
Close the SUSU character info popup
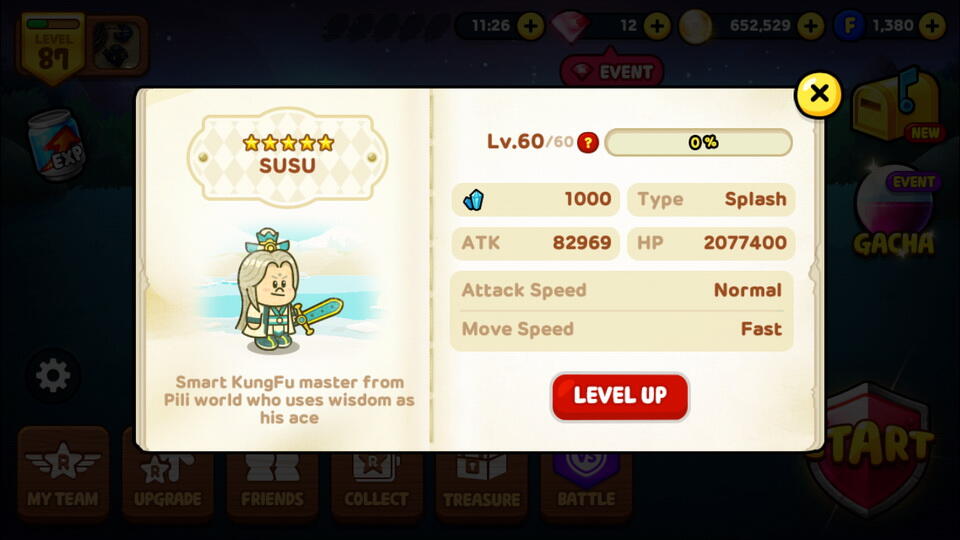819,95
